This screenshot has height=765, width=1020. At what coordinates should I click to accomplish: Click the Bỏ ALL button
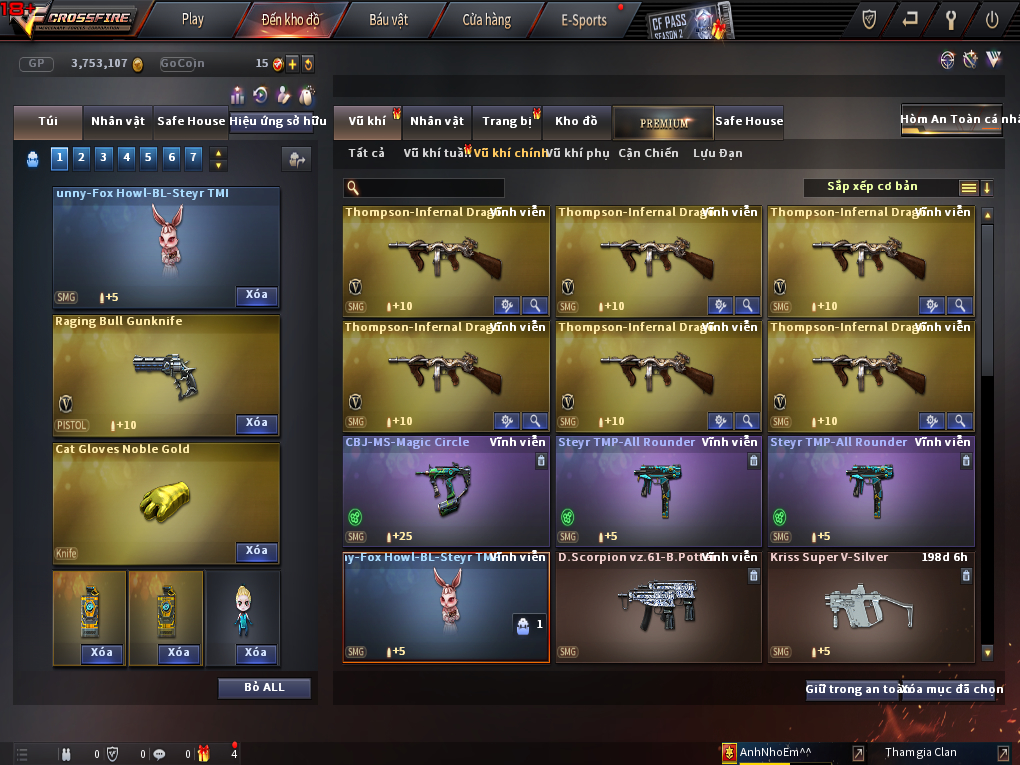click(264, 688)
